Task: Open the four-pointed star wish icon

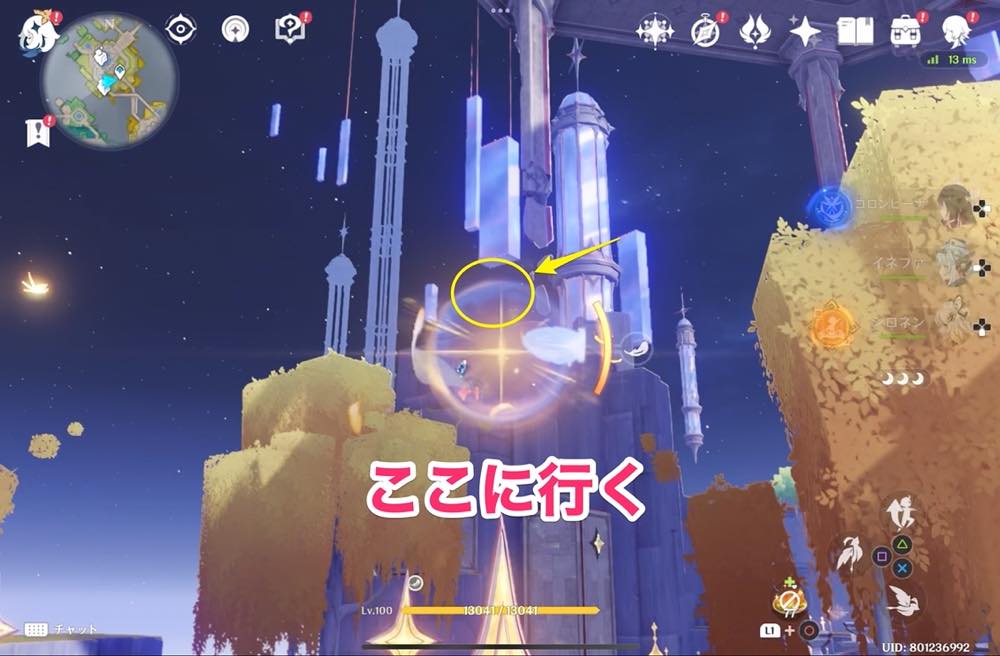Action: tap(805, 31)
